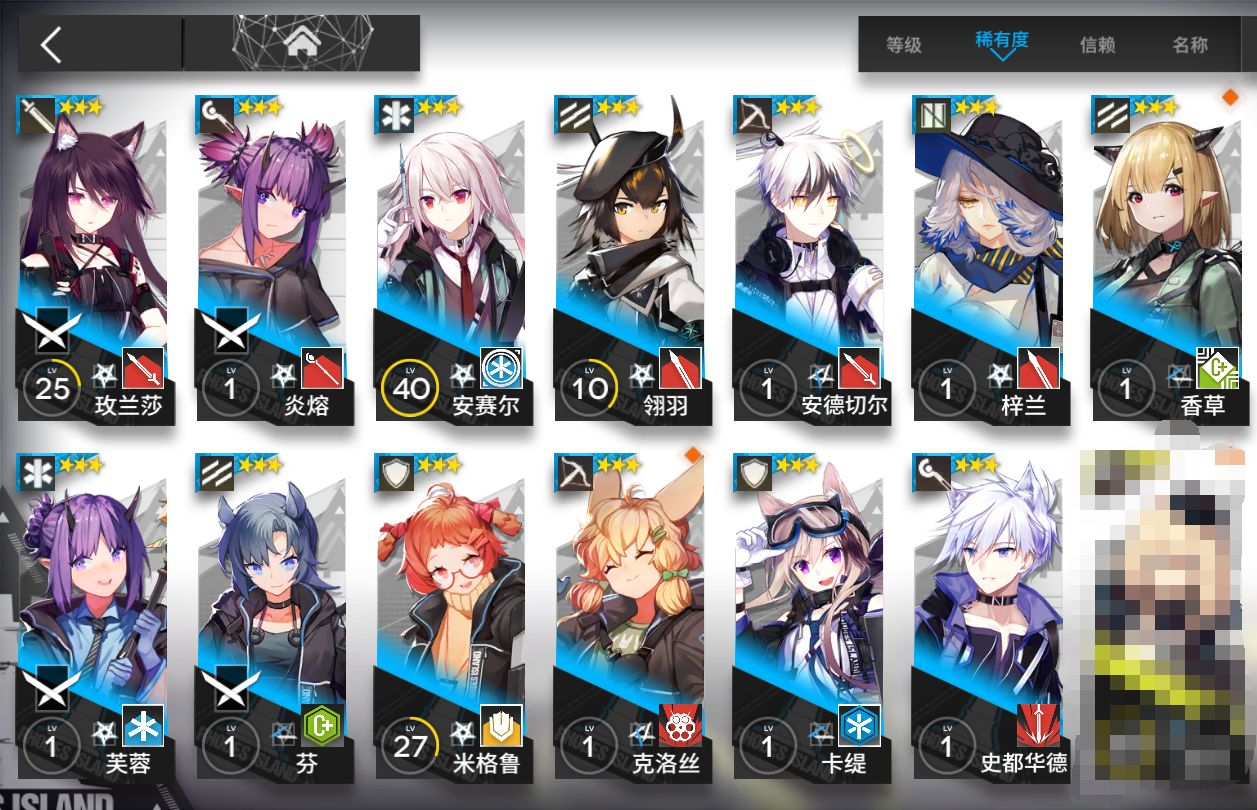The height and width of the screenshot is (810, 1257).
Task: Go back using the arrow button
Action: tap(52, 45)
